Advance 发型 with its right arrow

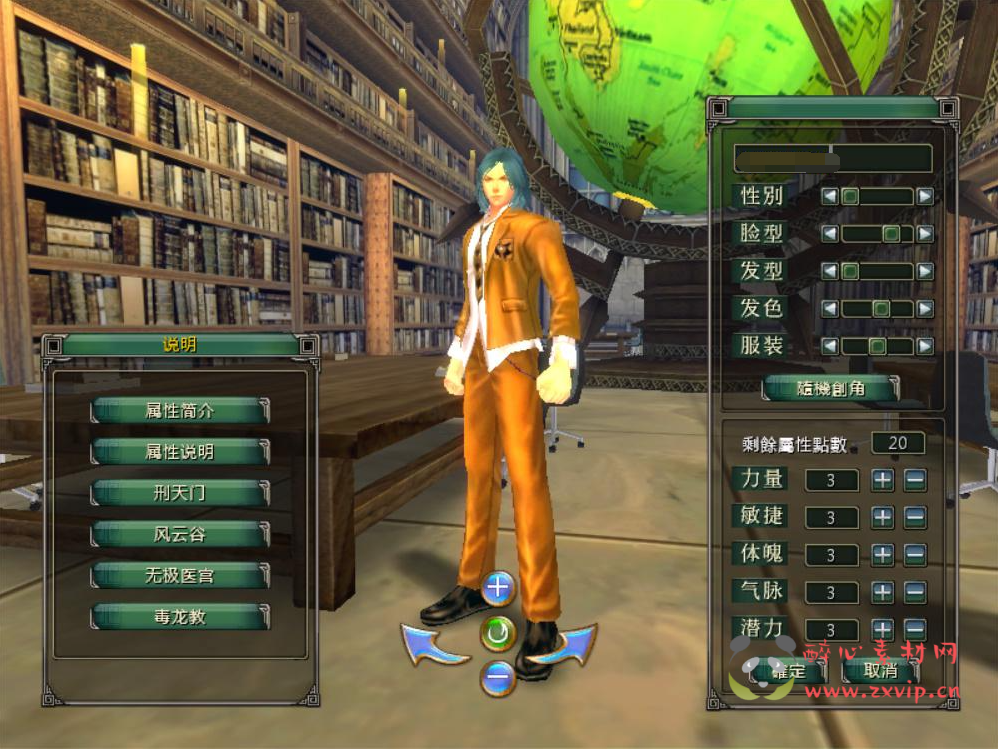[x=925, y=271]
